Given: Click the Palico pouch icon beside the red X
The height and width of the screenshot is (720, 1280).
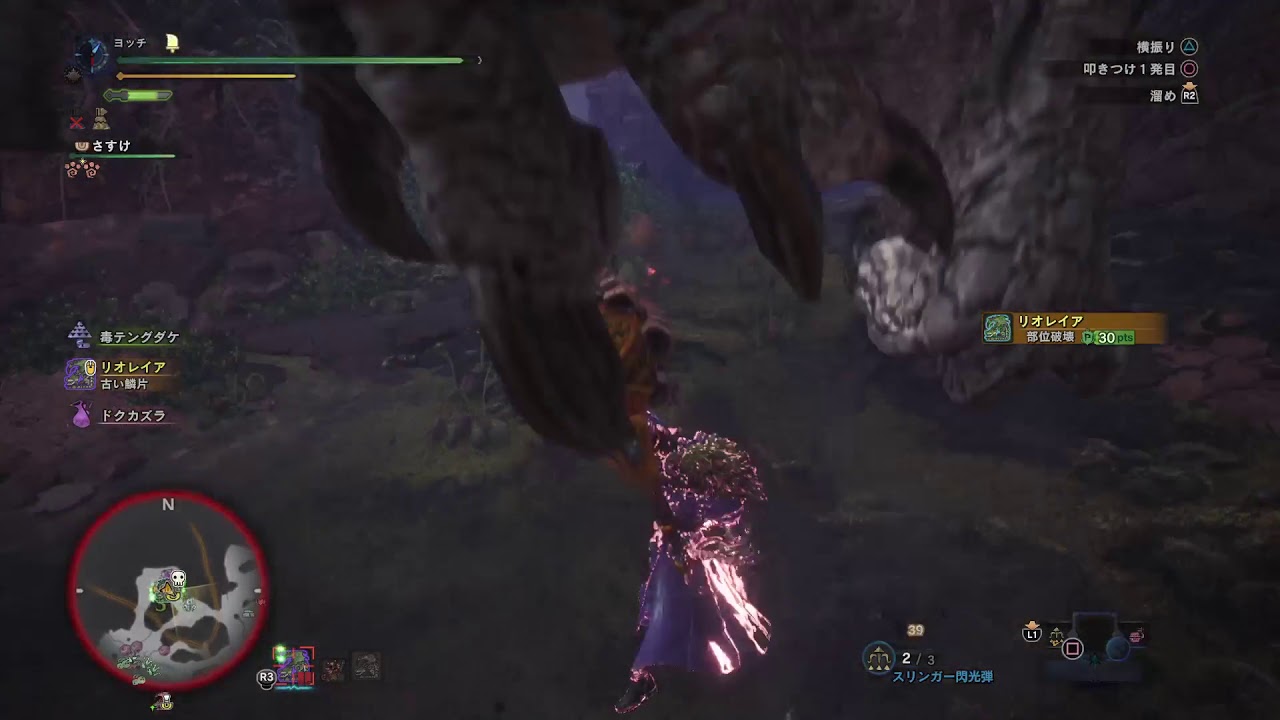Looking at the screenshot, I should (100, 119).
